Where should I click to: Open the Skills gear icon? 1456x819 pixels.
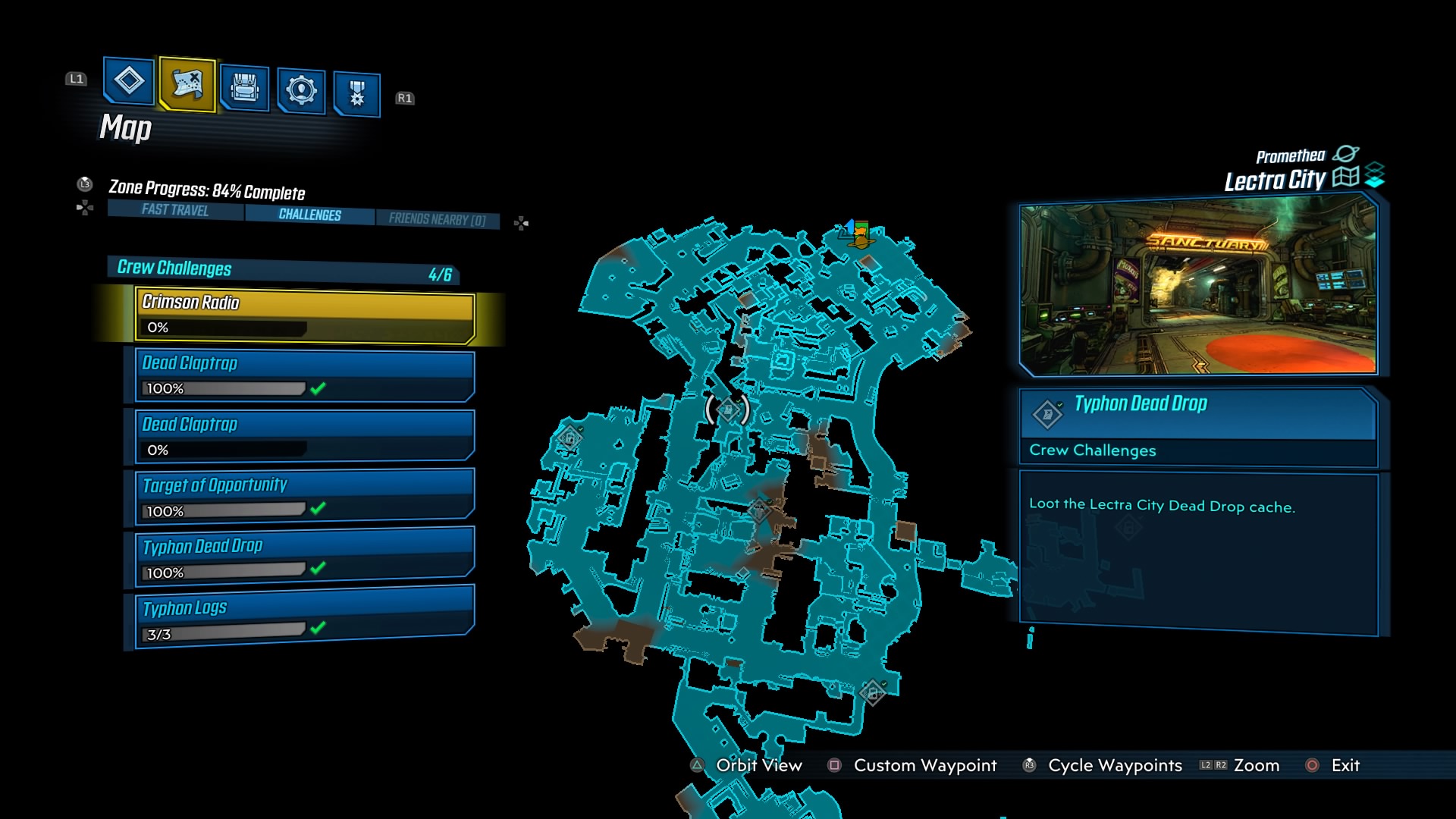[x=300, y=88]
